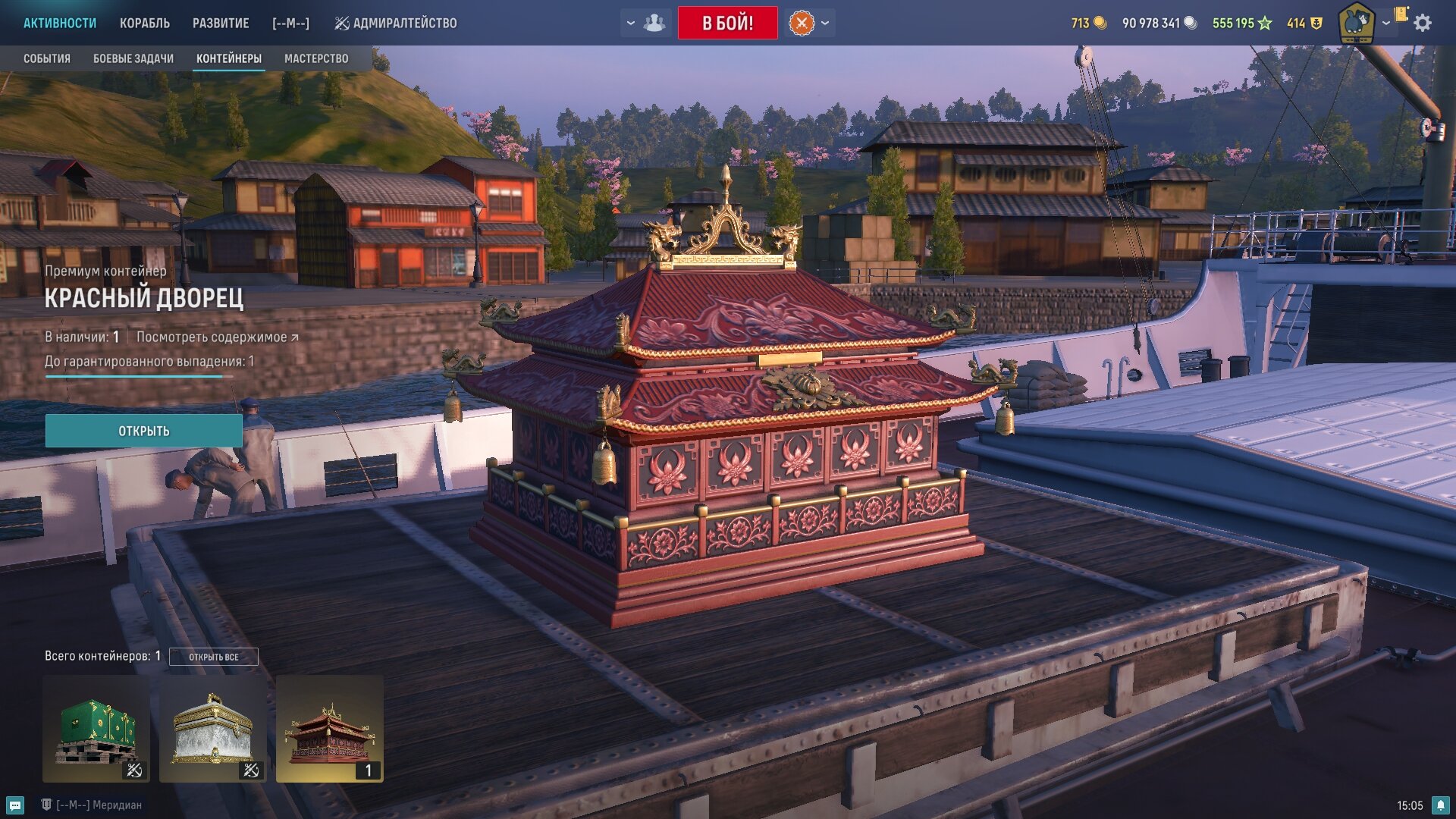Viewport: 1456px width, 819px height.
Task: Go to the РАЗВИТИЕ menu
Action: point(221,23)
